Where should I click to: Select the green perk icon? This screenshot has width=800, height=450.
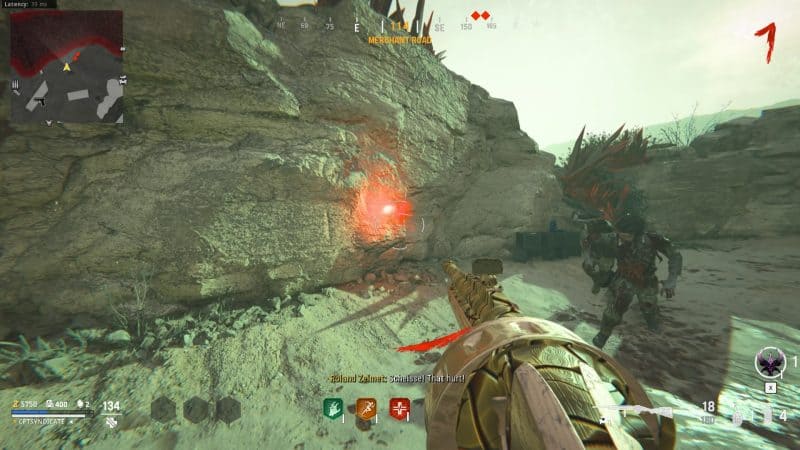click(x=333, y=407)
